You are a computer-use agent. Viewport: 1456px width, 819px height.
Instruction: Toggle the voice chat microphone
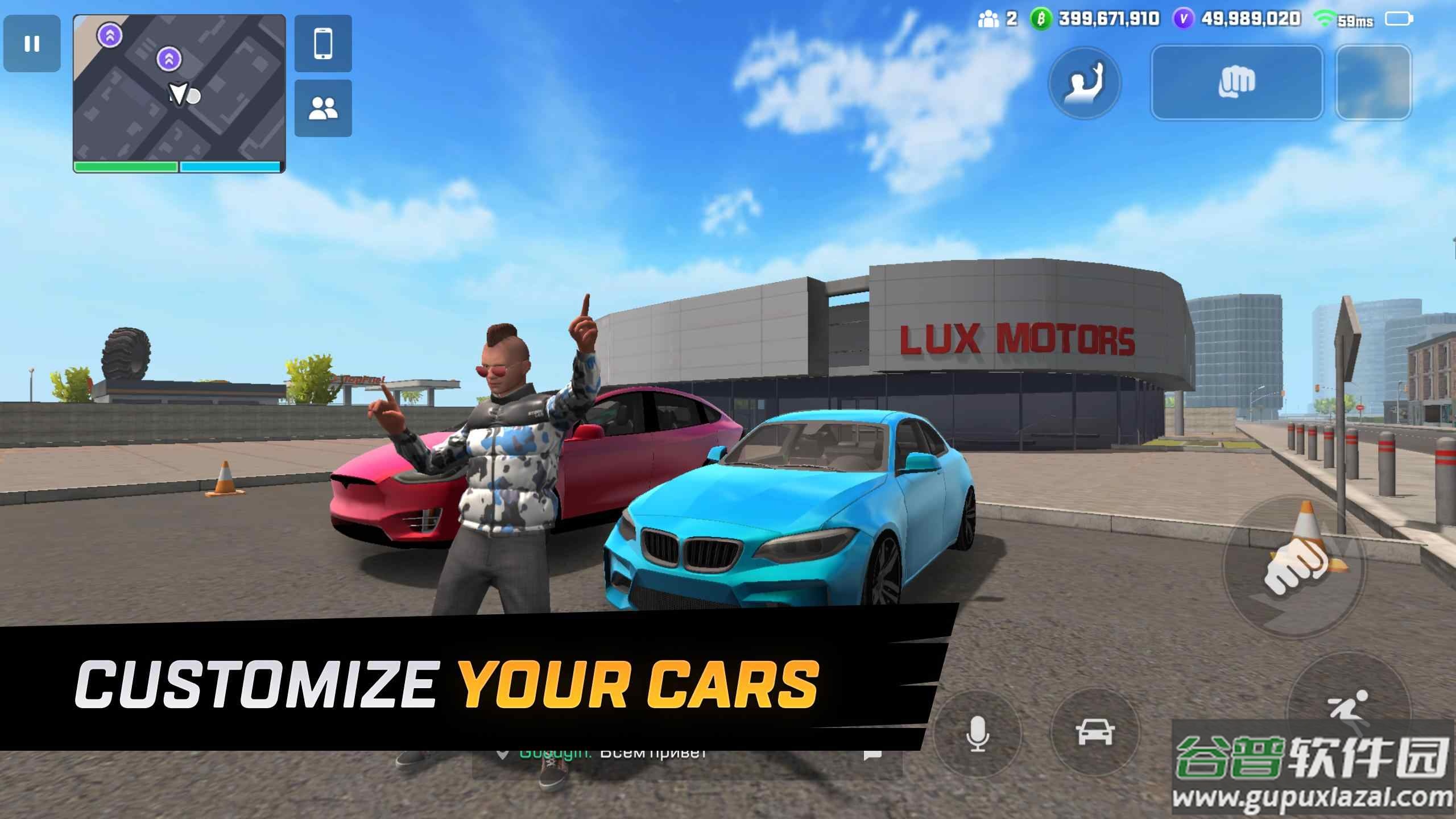[x=977, y=734]
